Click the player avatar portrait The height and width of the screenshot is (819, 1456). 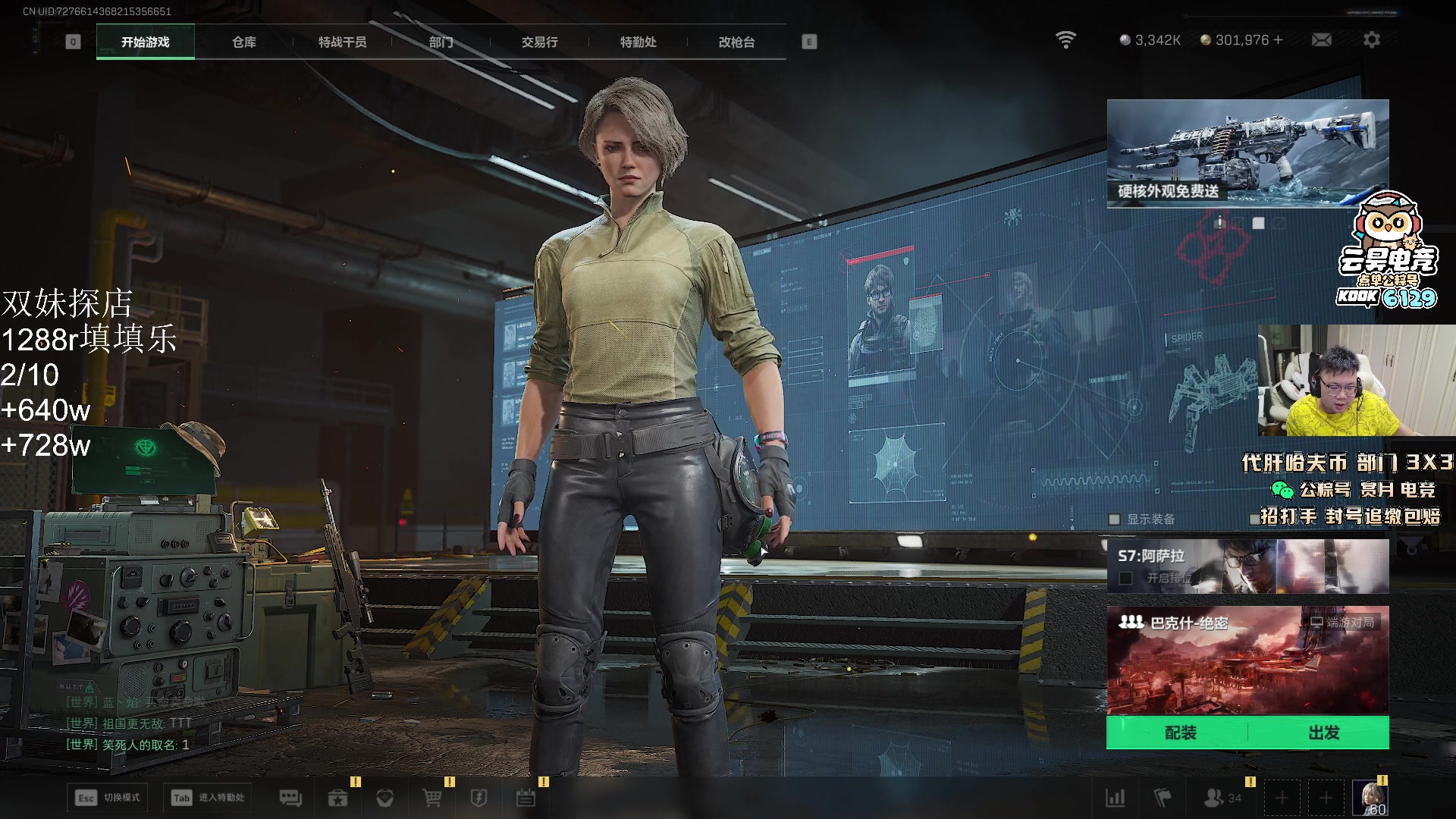(1370, 798)
